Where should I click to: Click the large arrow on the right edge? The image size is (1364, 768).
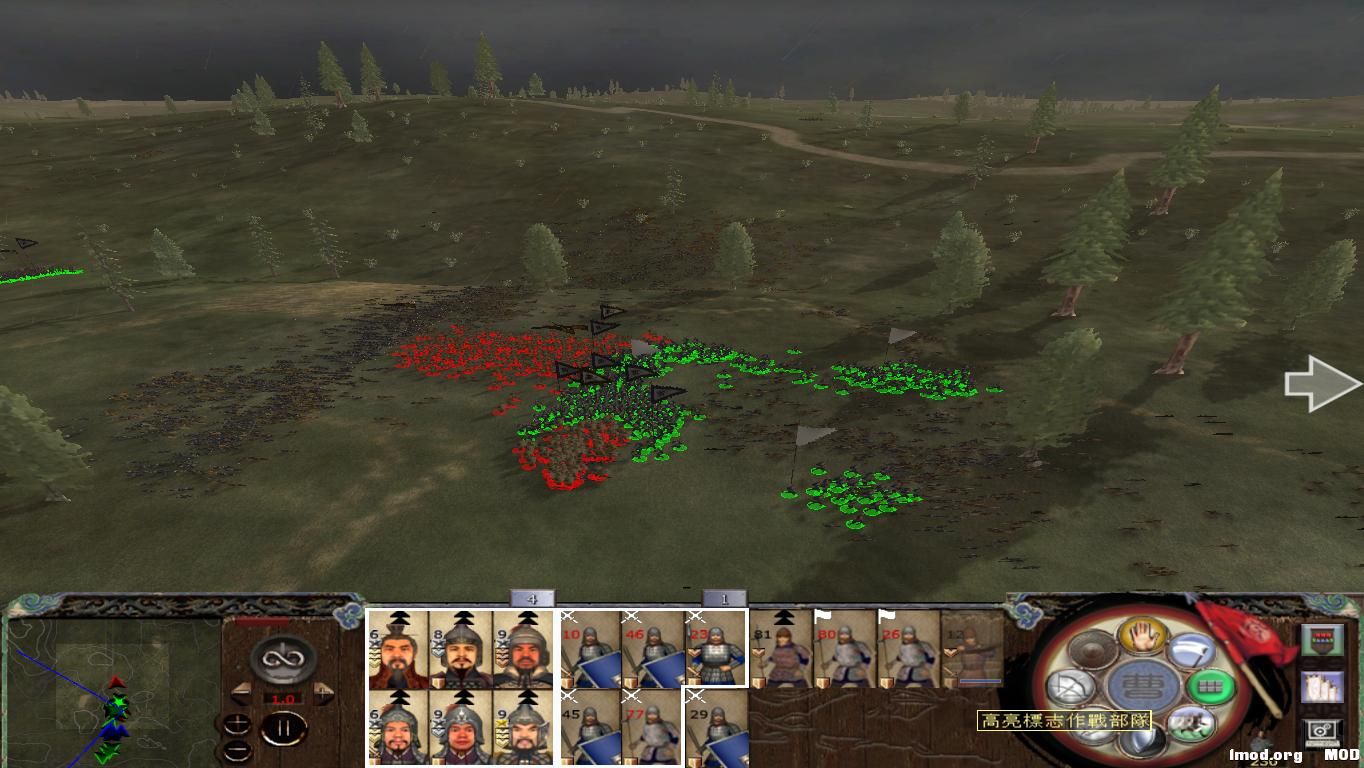1320,383
